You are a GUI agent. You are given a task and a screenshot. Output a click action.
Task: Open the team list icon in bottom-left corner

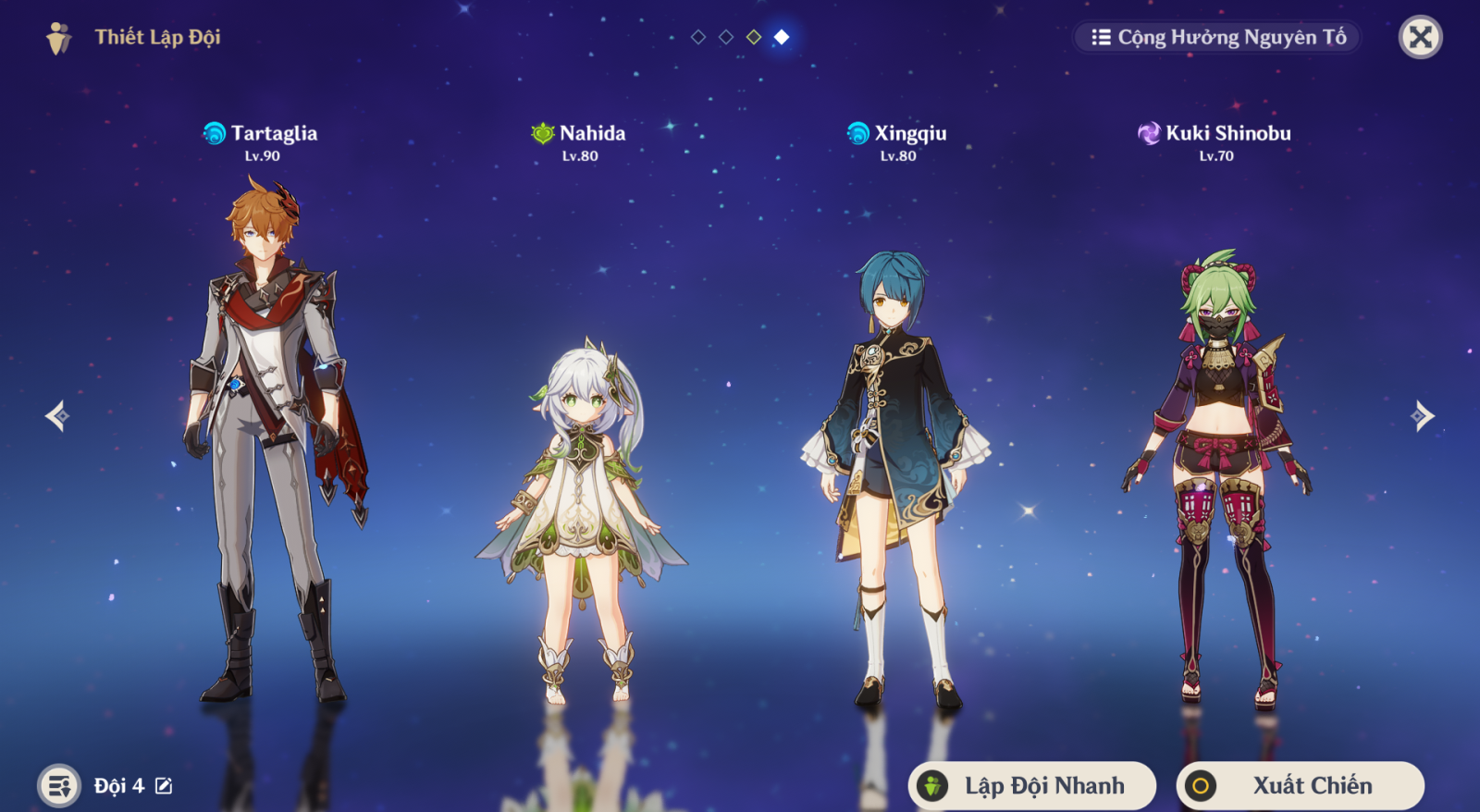[58, 785]
